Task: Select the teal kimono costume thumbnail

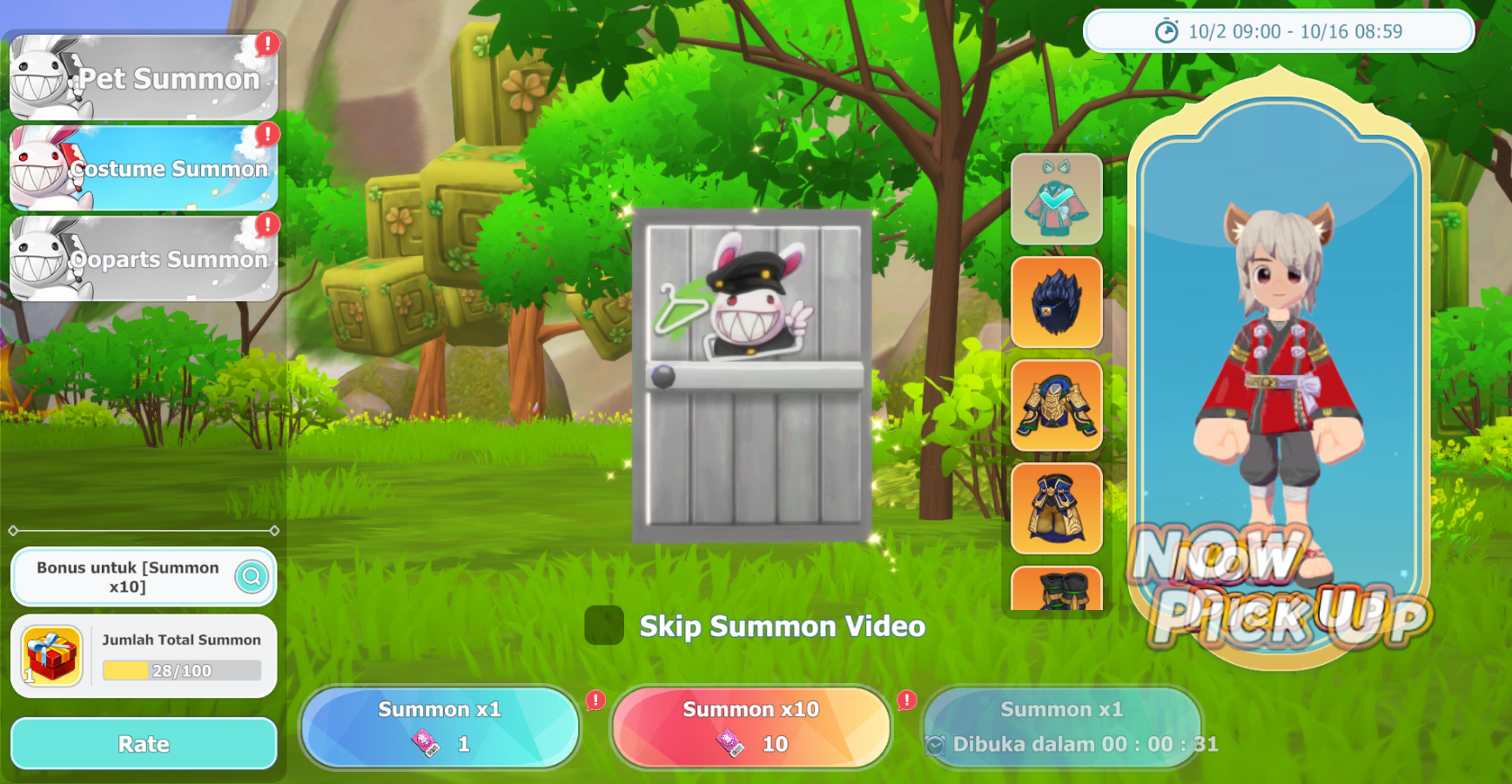Action: 1056,200
